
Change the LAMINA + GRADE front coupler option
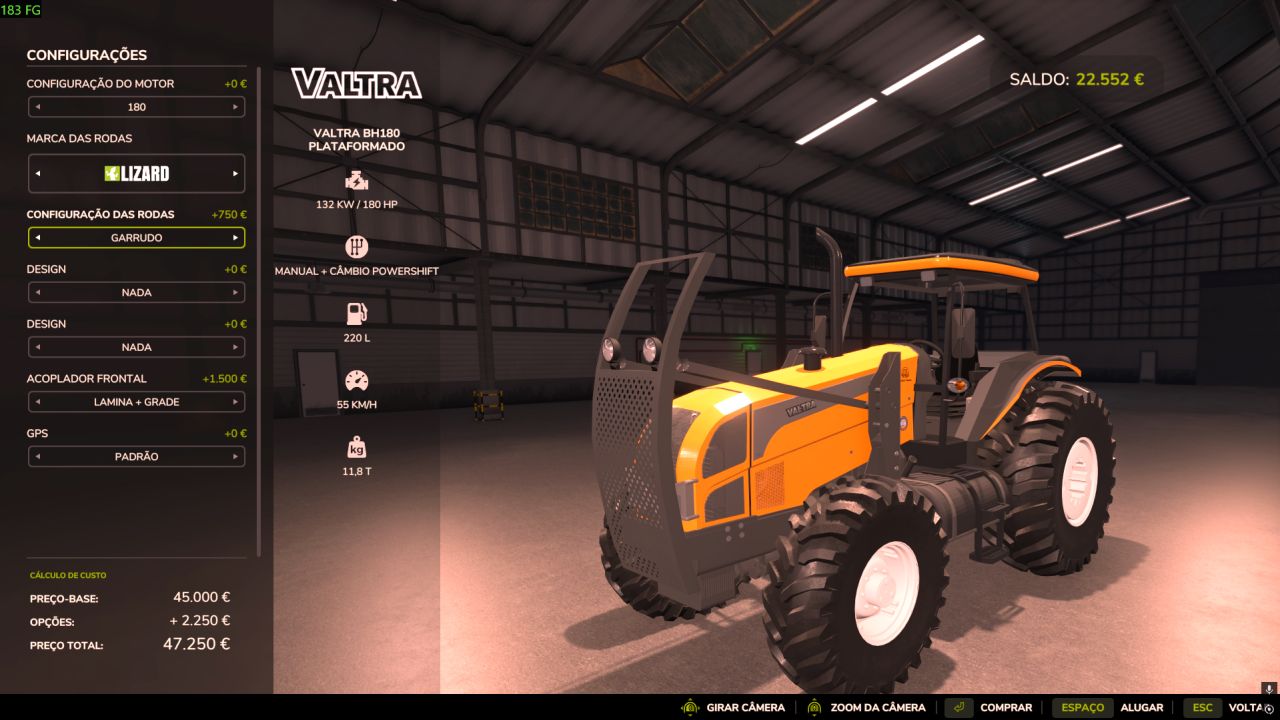[237, 402]
